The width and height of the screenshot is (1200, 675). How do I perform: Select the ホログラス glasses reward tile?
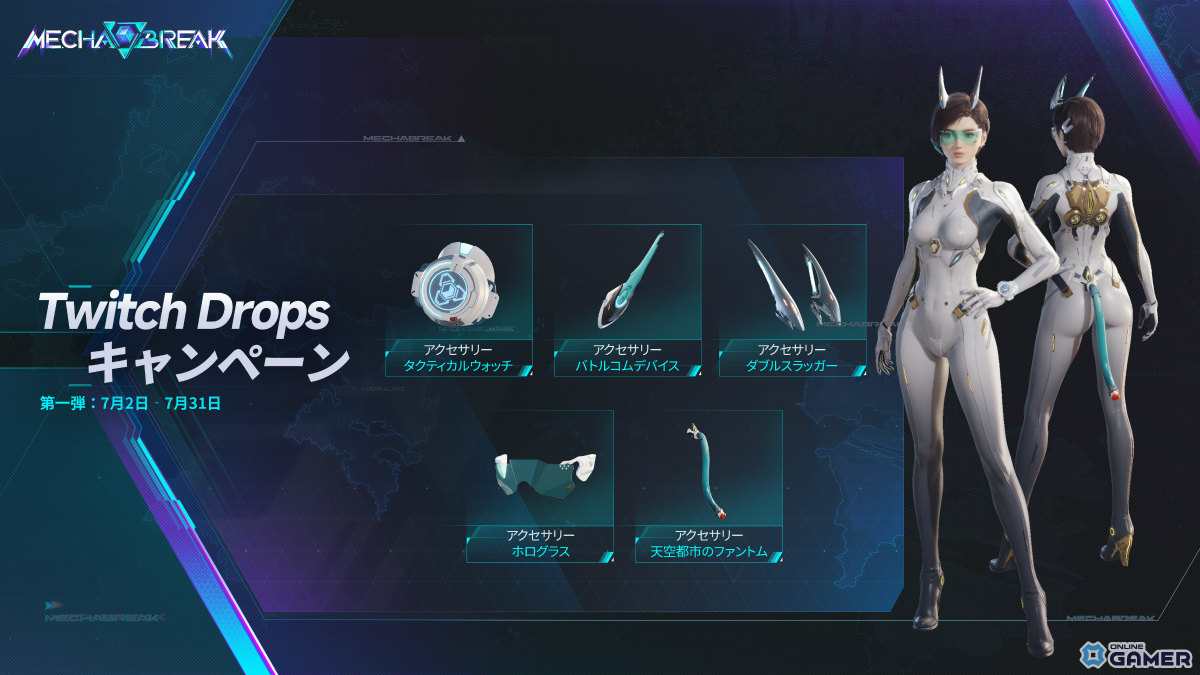coord(539,486)
